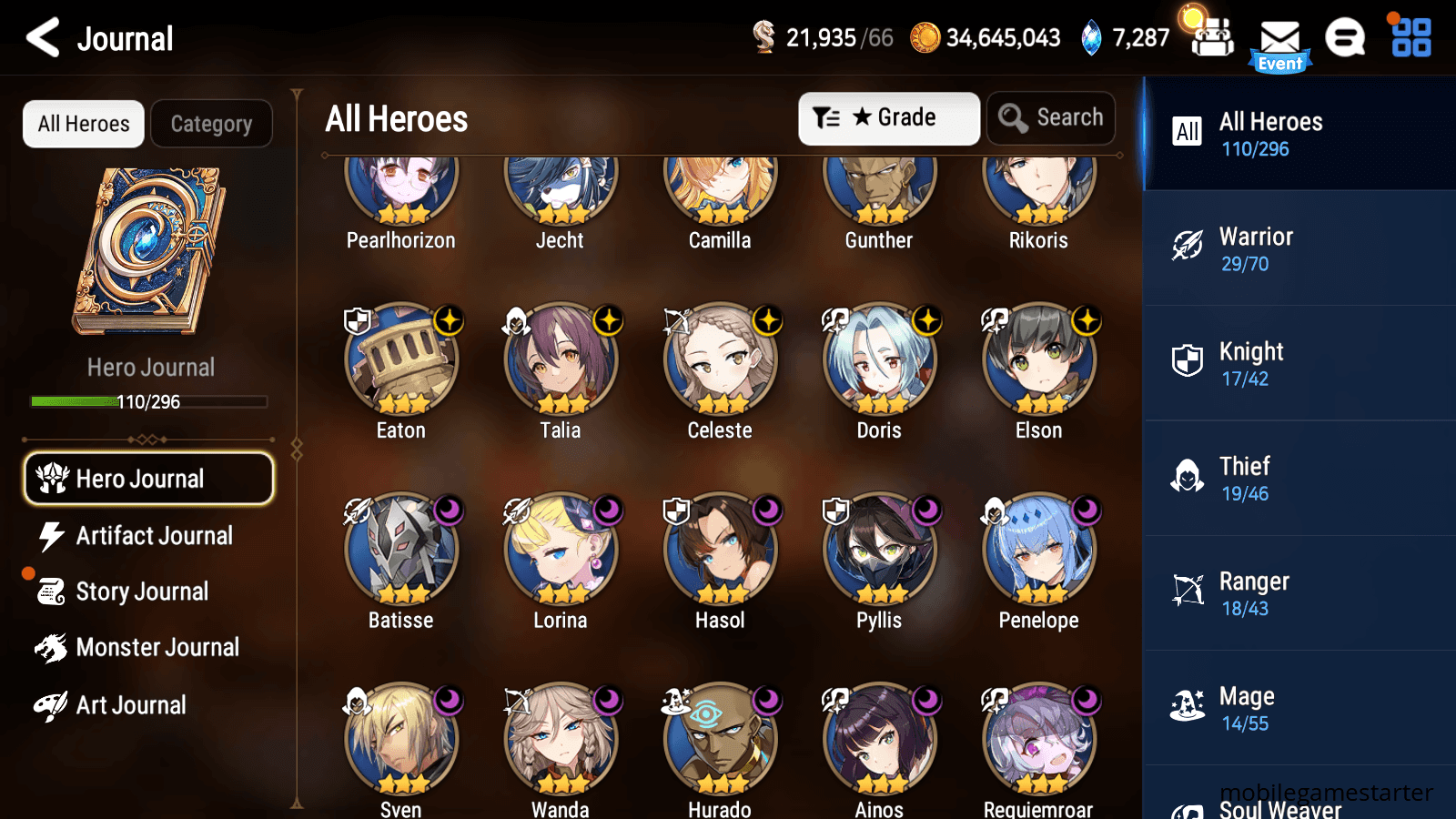Open the in-game chat icon
Image resolution: width=1456 pixels, height=819 pixels.
pos(1345,38)
